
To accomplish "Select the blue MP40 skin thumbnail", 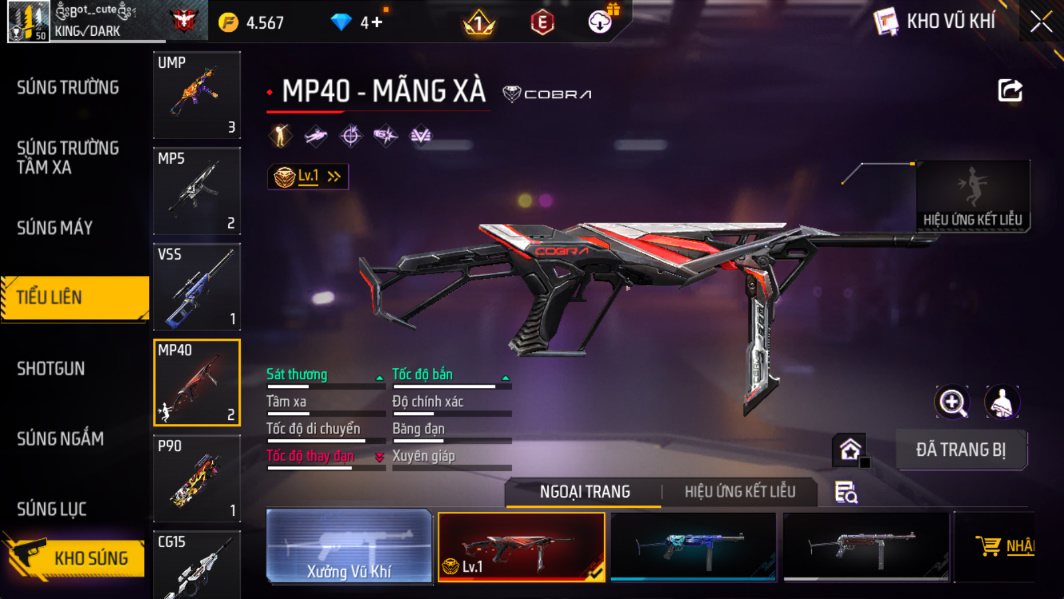I will pos(693,546).
